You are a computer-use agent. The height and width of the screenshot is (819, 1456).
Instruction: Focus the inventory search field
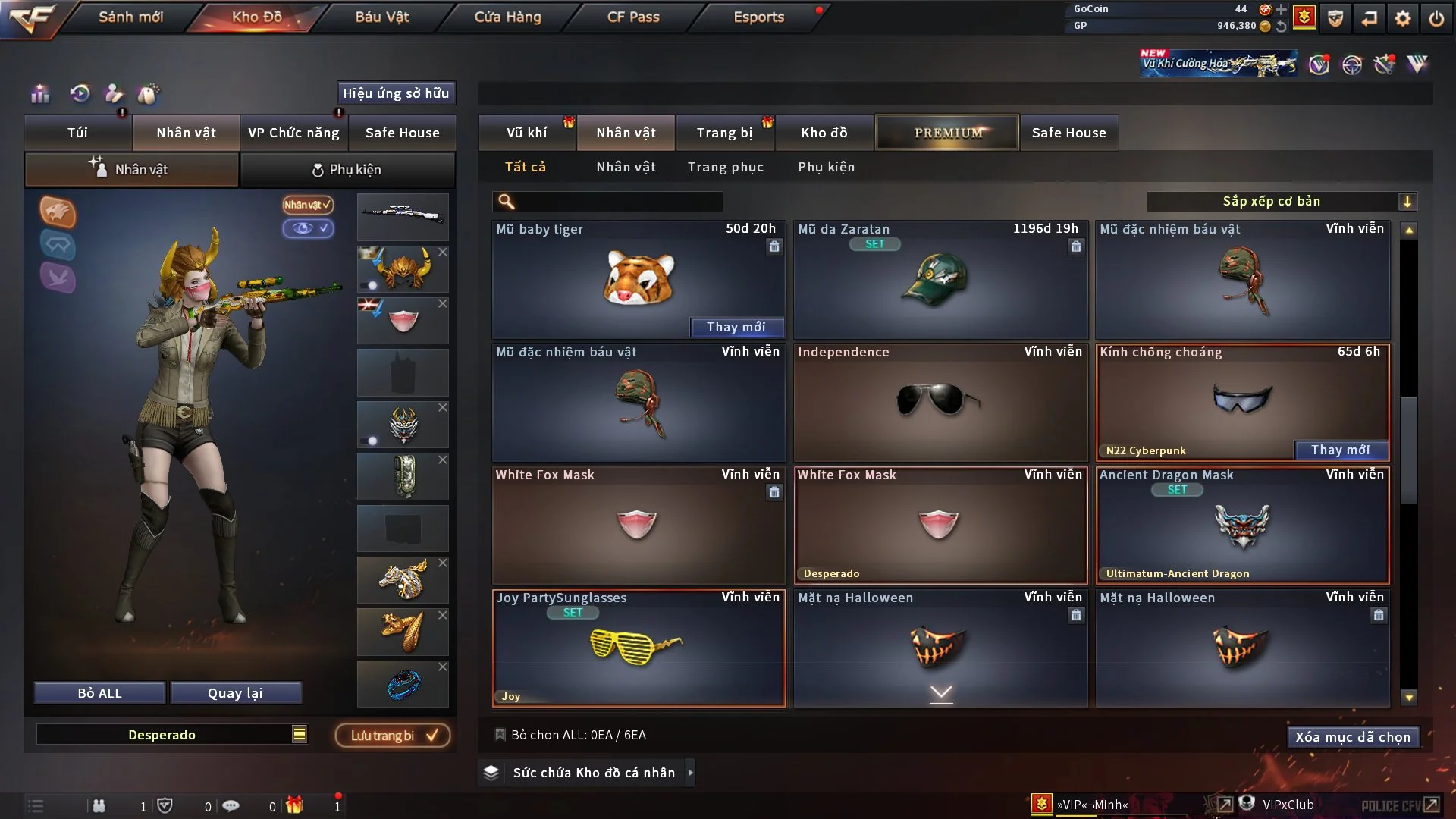pos(618,201)
